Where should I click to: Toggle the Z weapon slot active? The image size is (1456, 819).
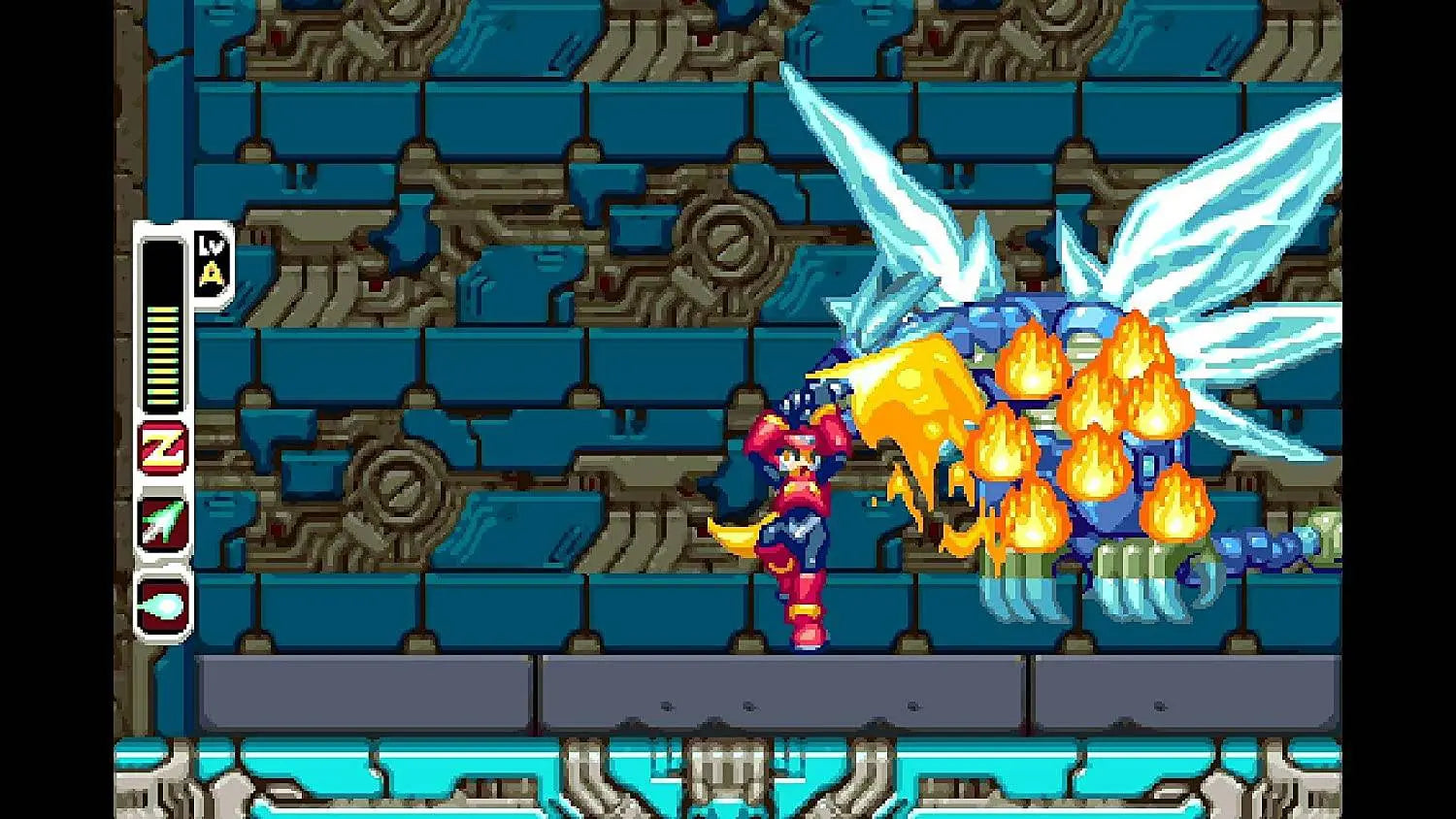click(x=161, y=448)
